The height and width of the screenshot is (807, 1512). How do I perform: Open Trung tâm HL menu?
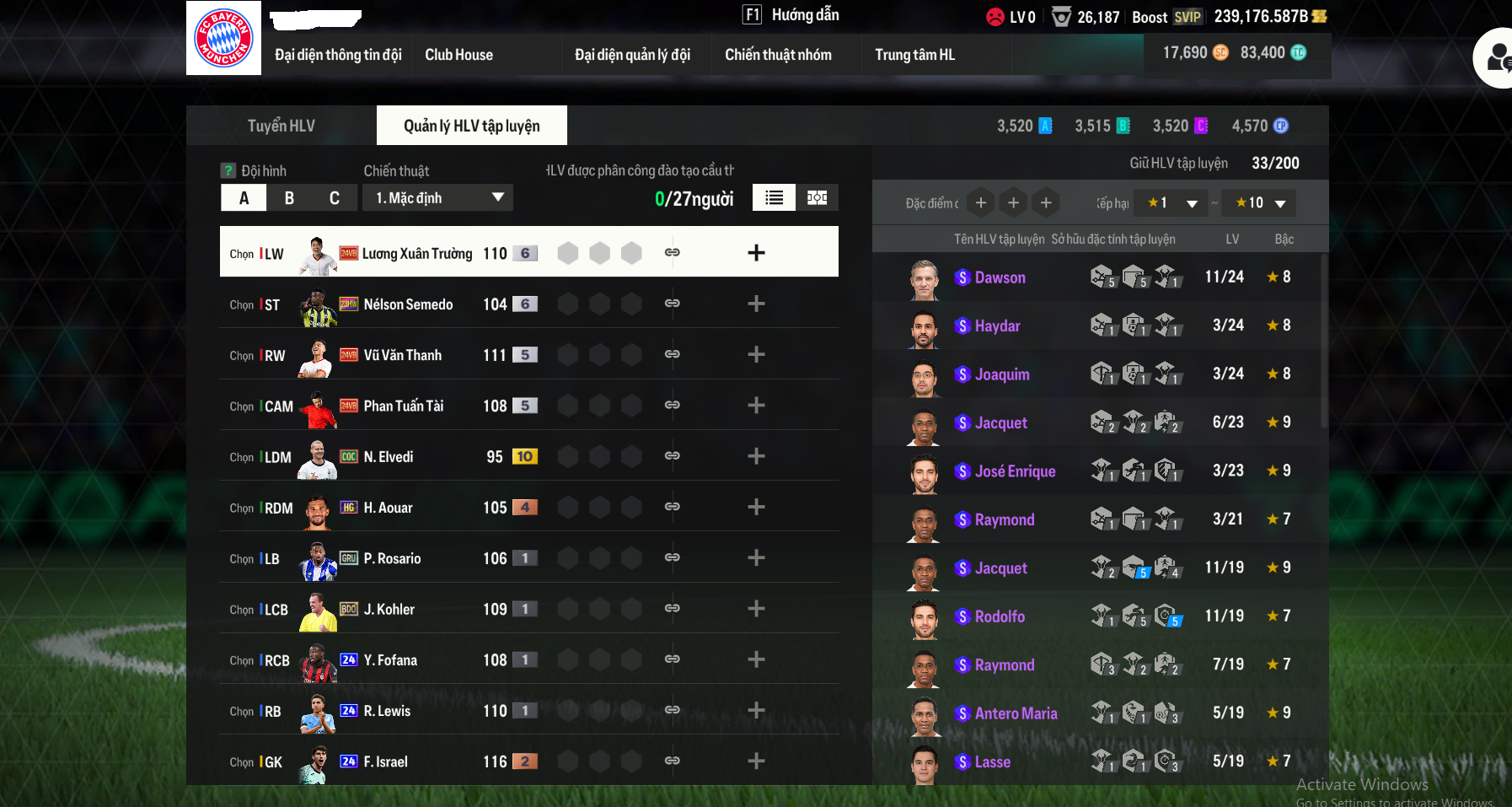coord(914,55)
